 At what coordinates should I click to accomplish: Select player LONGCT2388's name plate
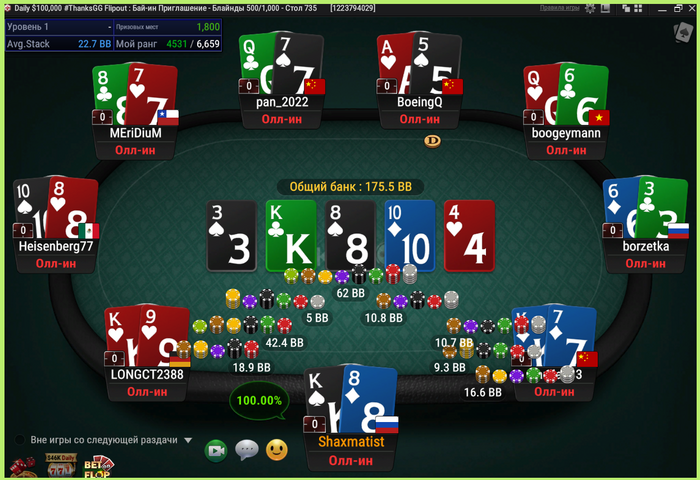click(147, 374)
